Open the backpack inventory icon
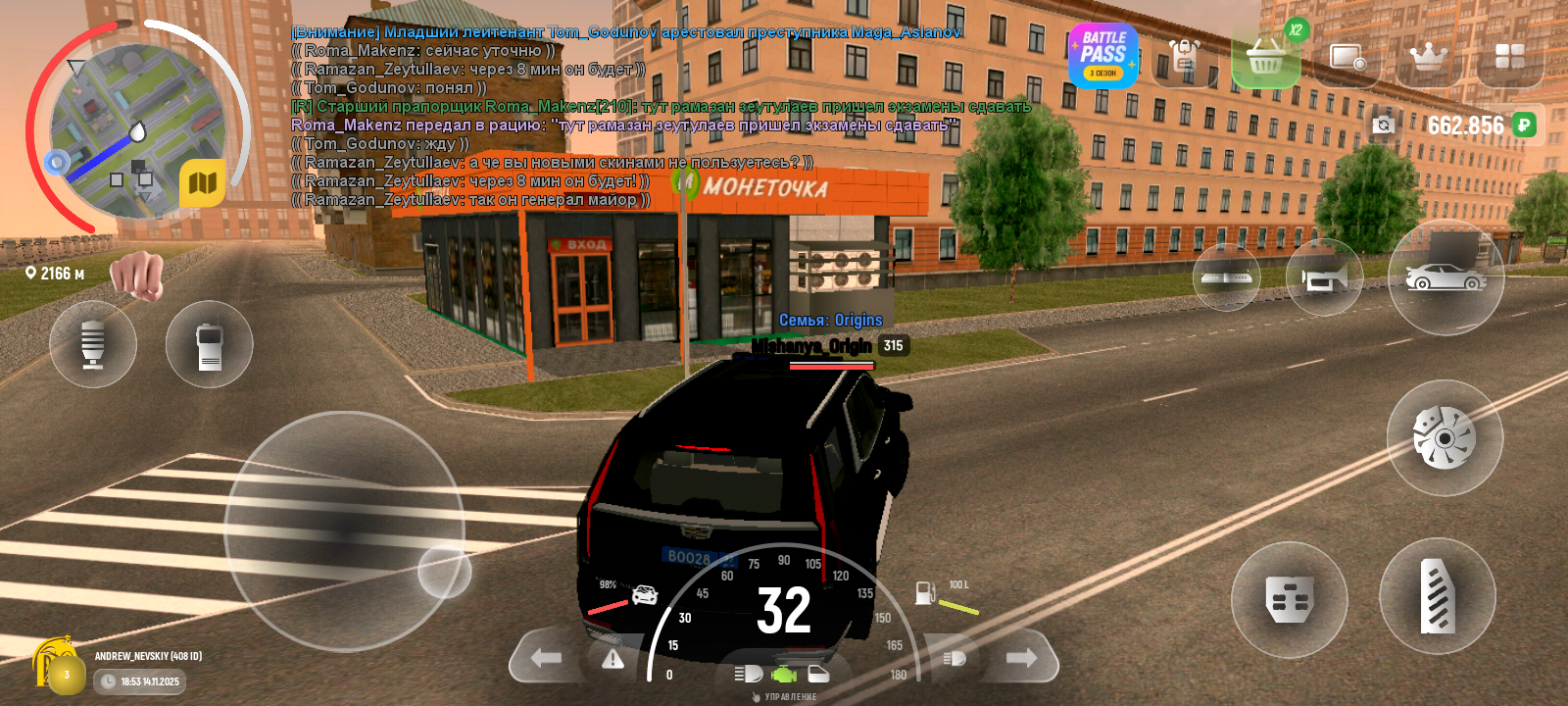 [1185, 57]
